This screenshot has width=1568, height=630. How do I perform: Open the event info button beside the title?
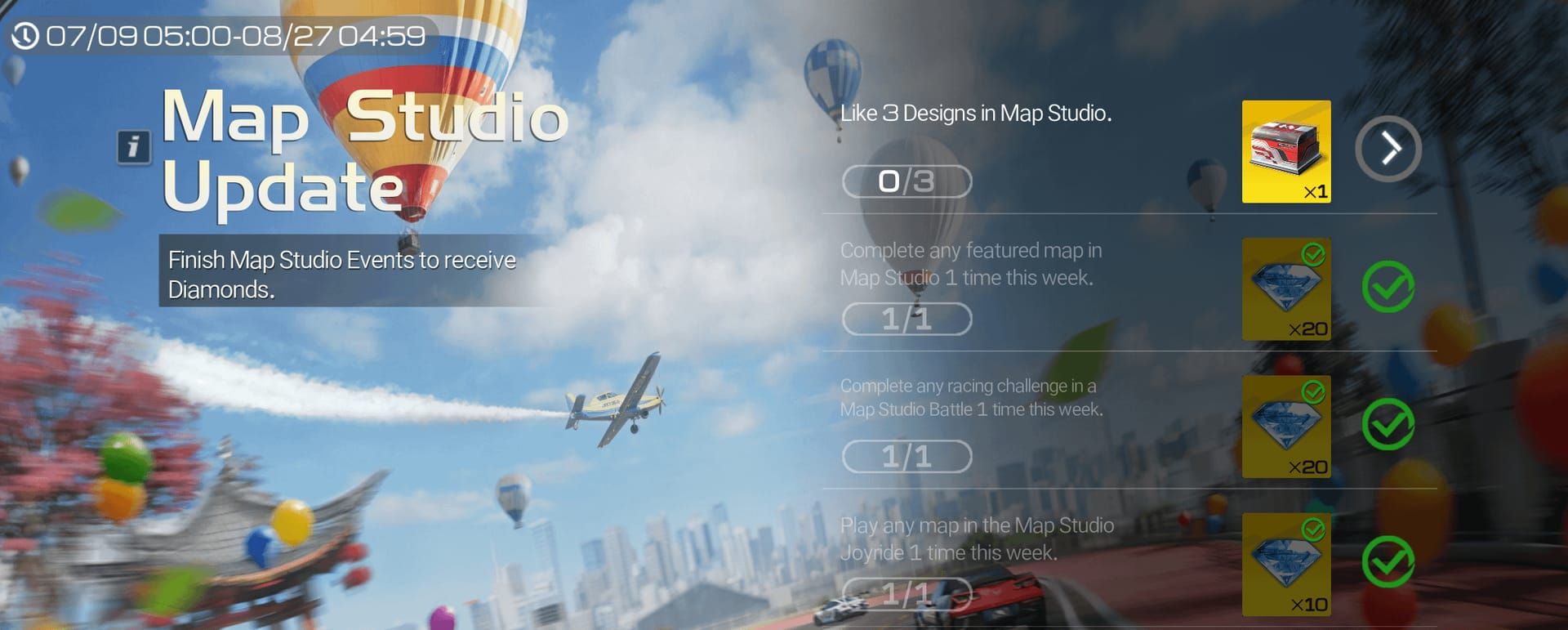133,147
